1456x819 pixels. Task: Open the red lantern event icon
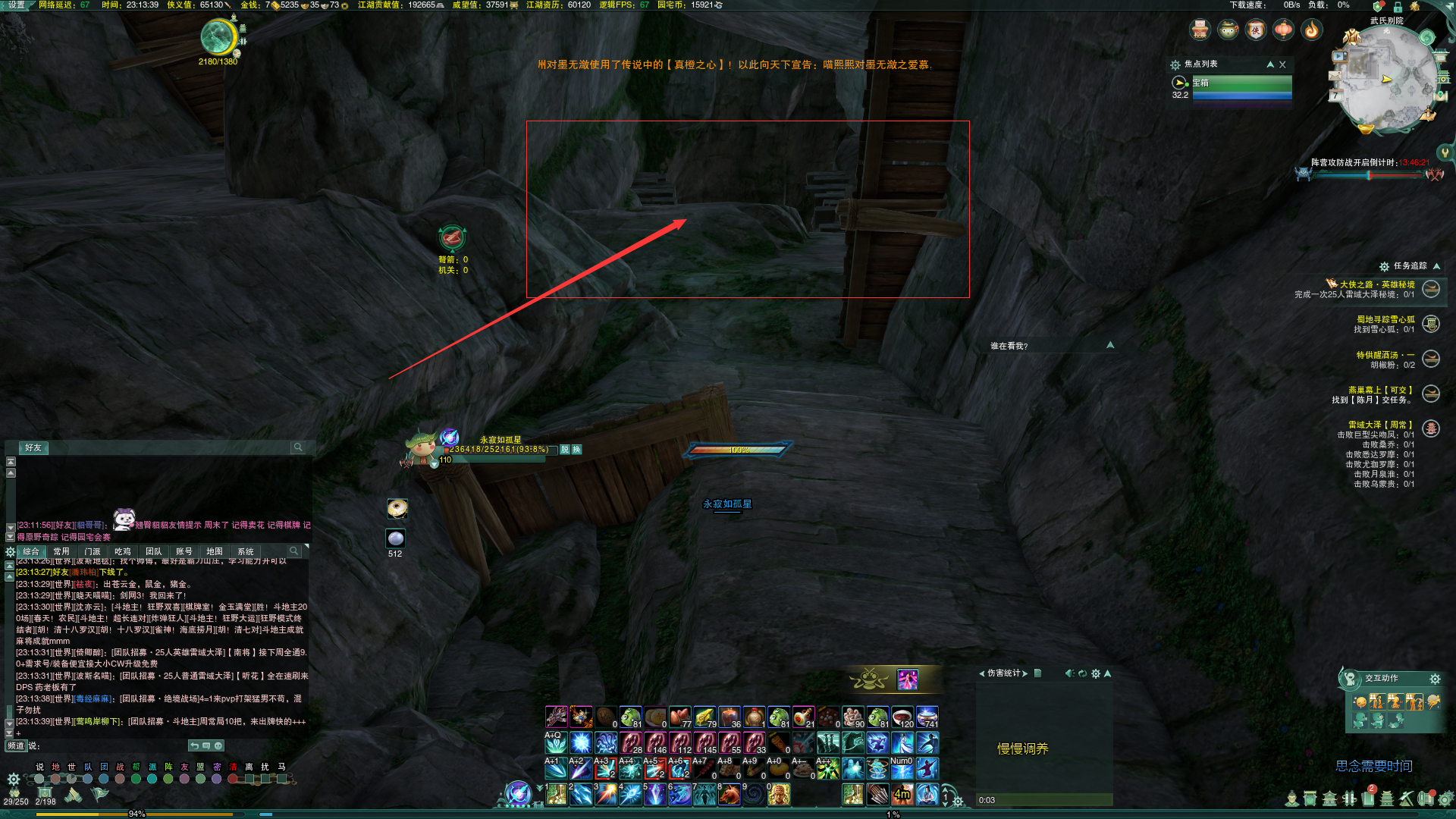click(1283, 30)
